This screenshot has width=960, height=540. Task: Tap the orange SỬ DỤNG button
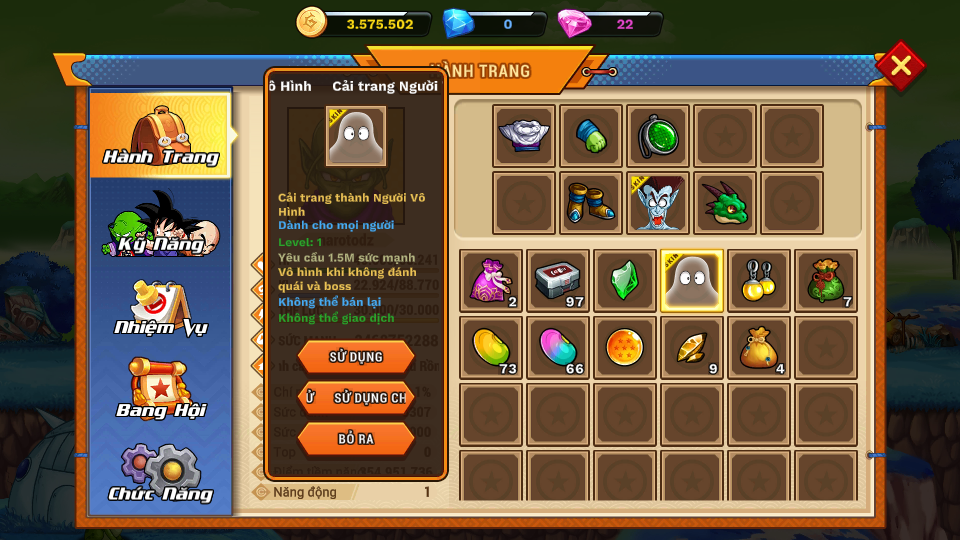click(356, 356)
